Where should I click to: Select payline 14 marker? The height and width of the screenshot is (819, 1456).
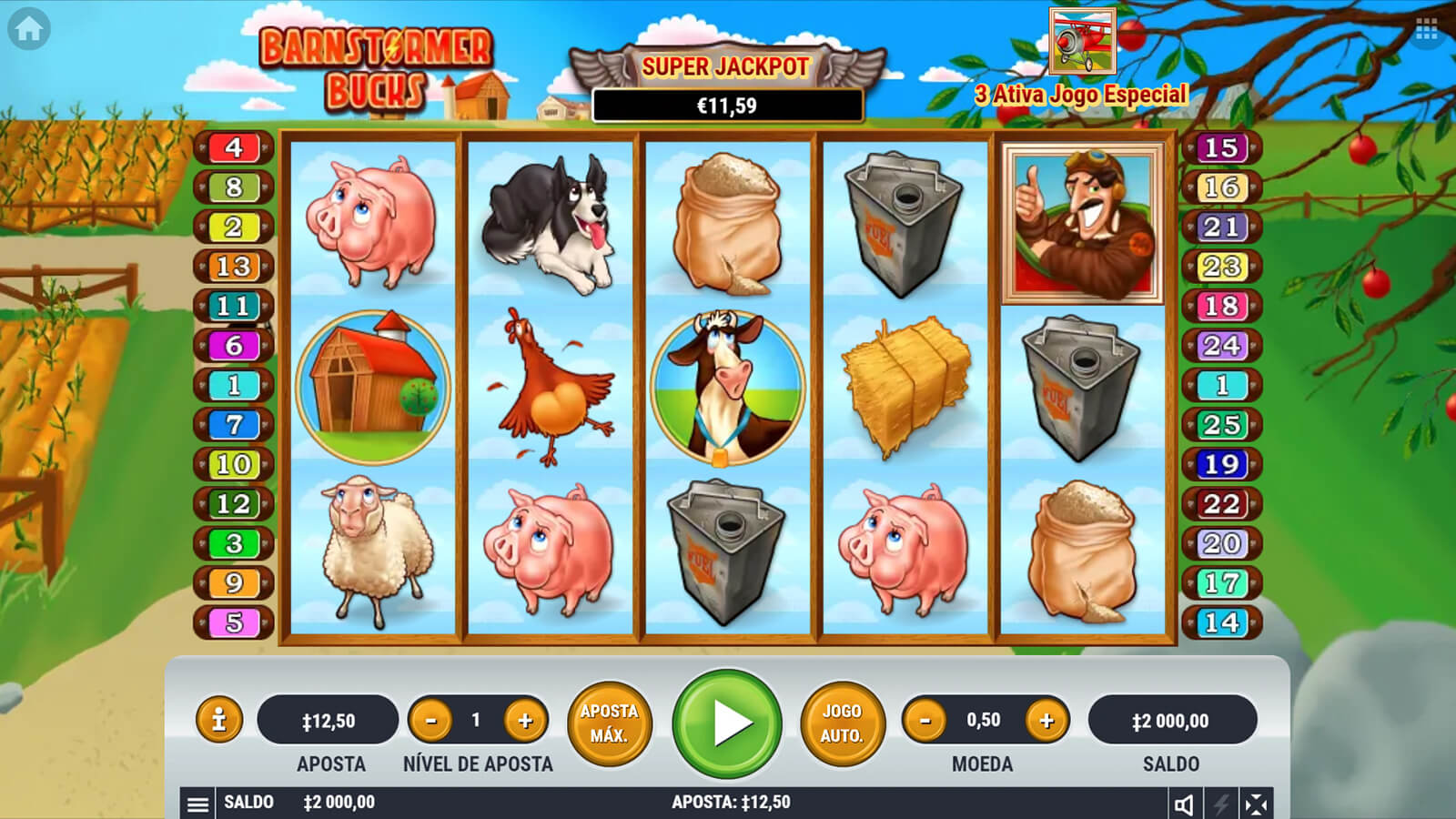tap(1221, 622)
